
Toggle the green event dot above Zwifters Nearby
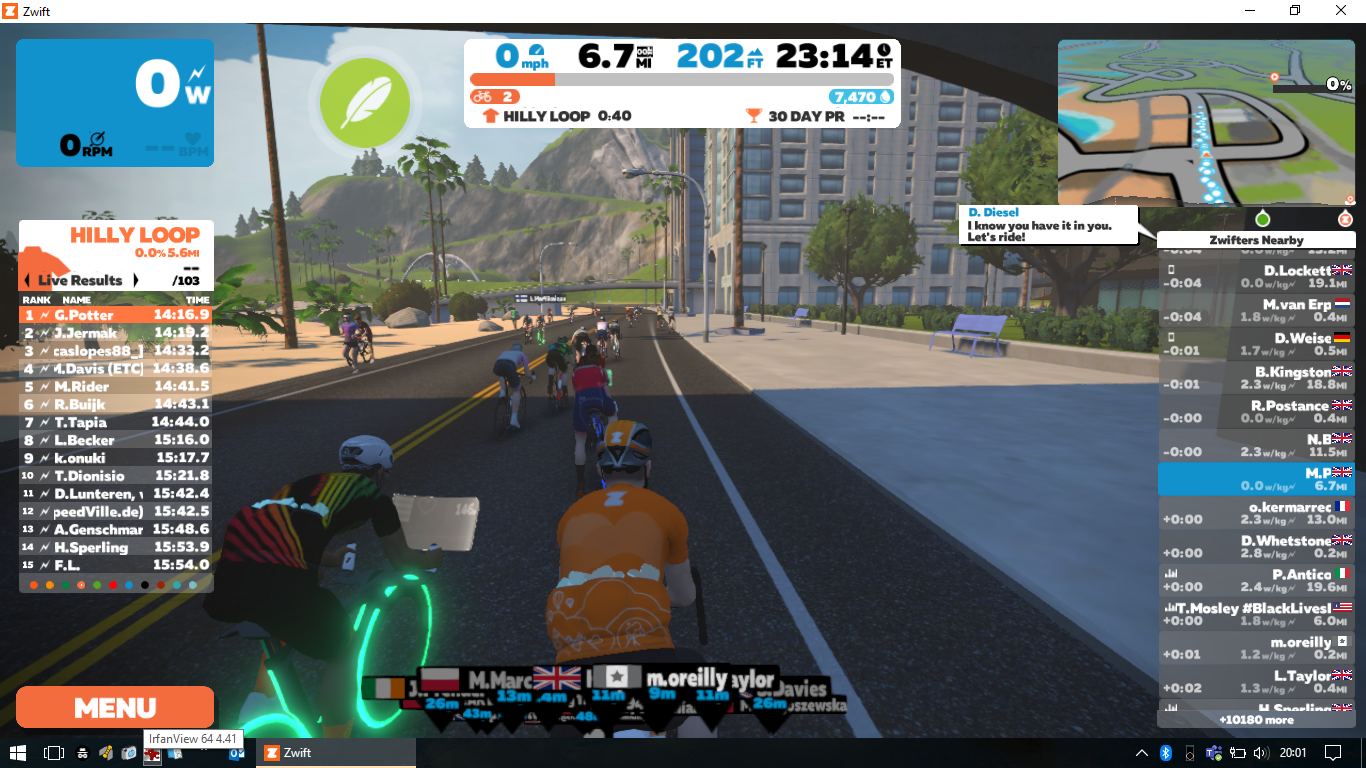pyautogui.click(x=1263, y=219)
